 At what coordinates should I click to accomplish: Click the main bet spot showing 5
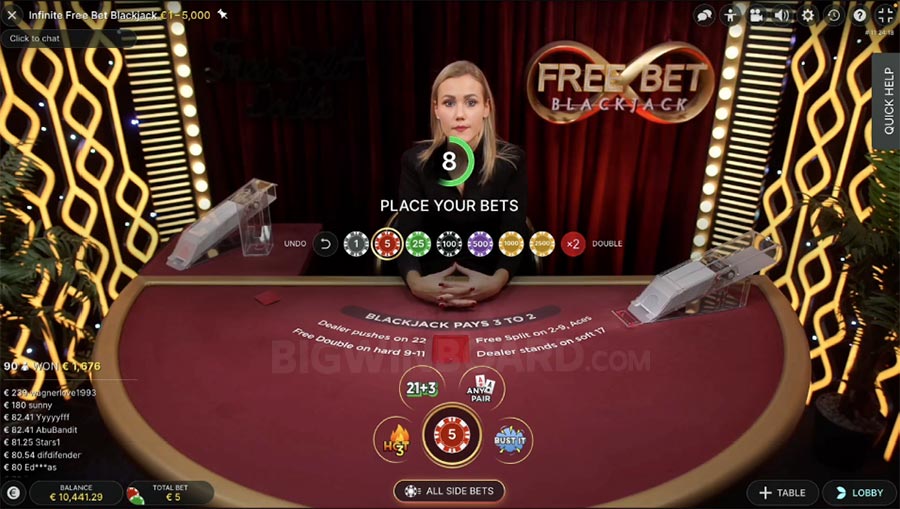(x=451, y=437)
